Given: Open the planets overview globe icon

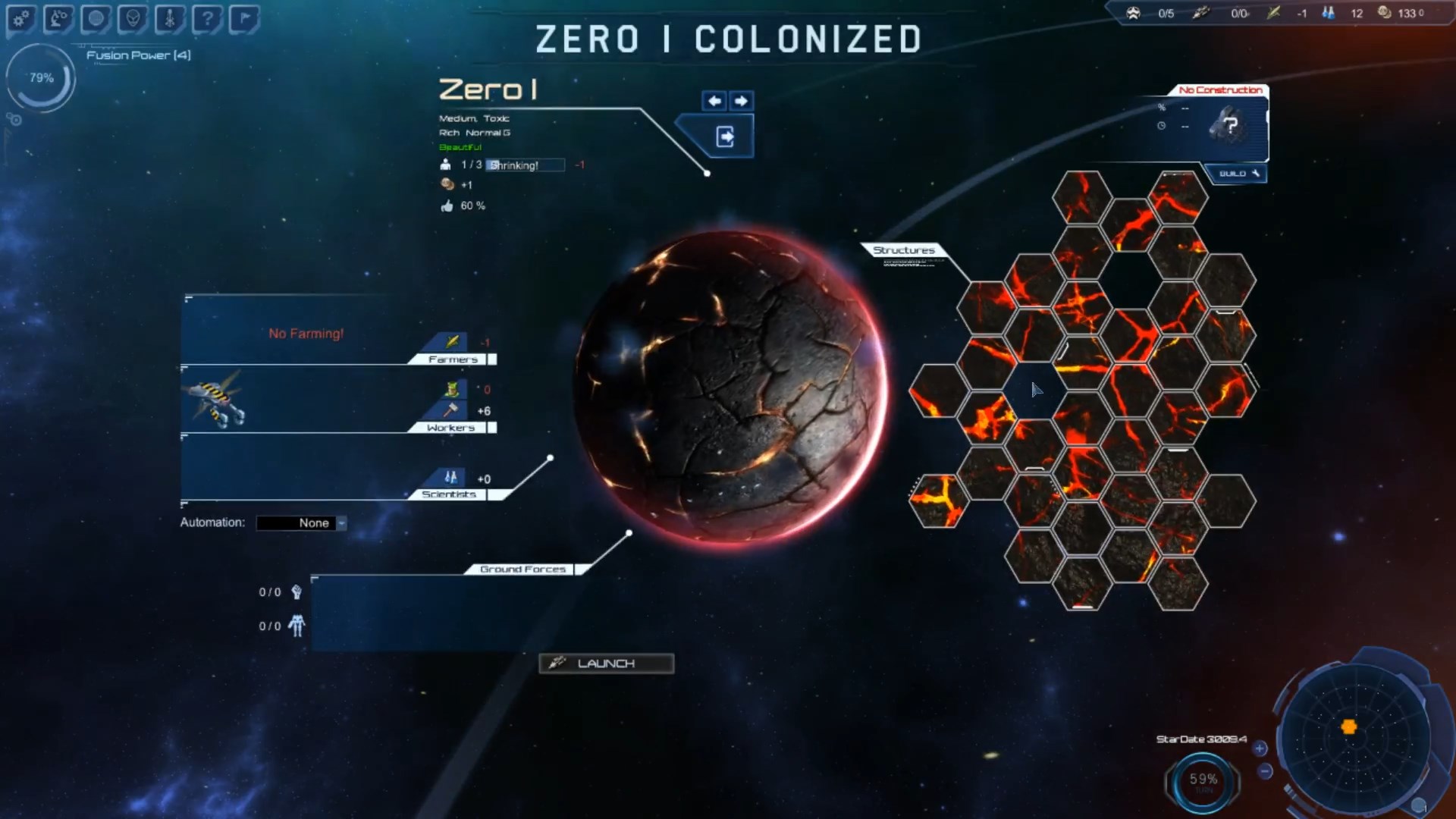Looking at the screenshot, I should pos(96,19).
